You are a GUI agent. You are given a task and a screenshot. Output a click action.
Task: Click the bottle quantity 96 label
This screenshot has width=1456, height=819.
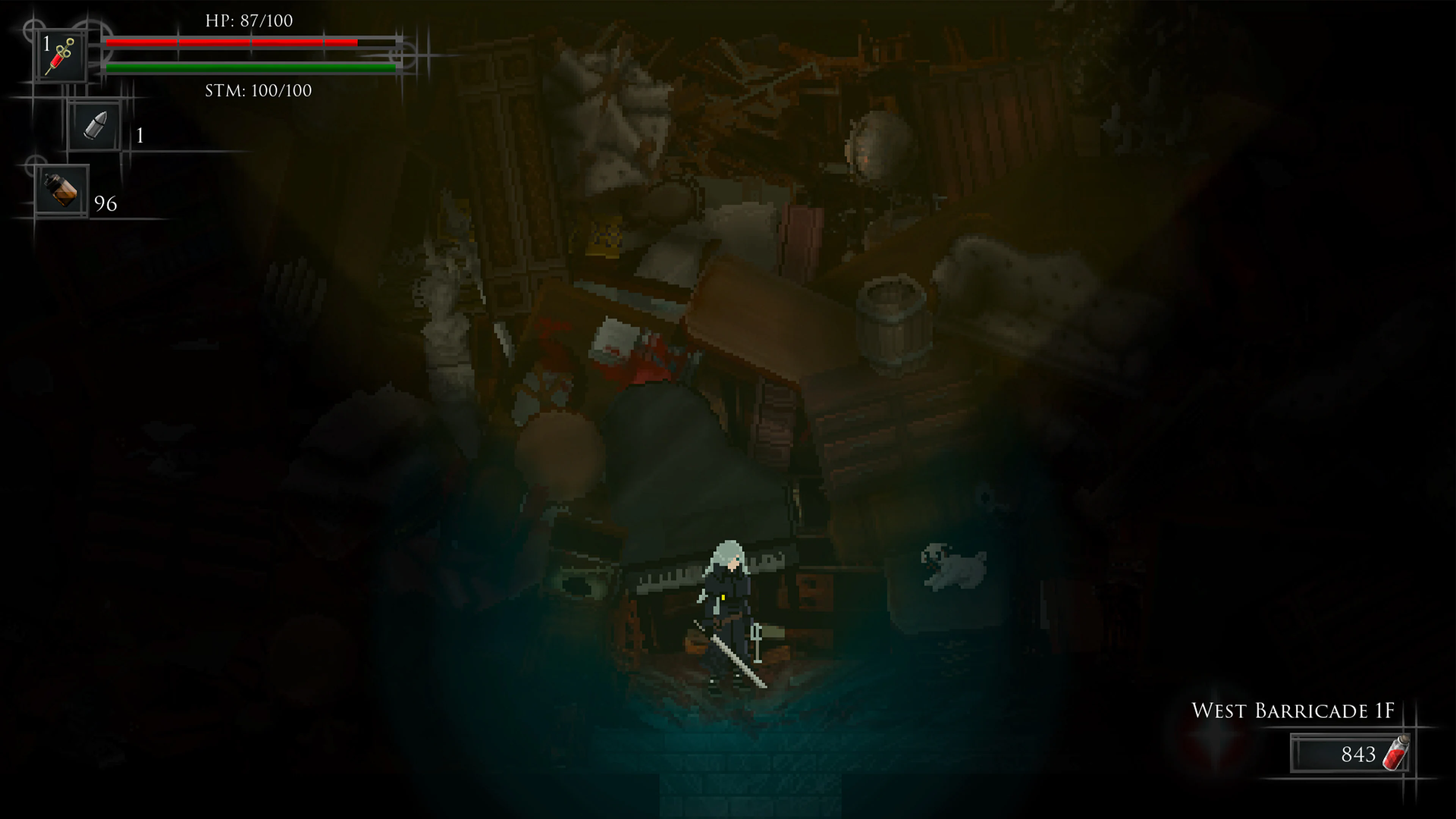(x=106, y=204)
